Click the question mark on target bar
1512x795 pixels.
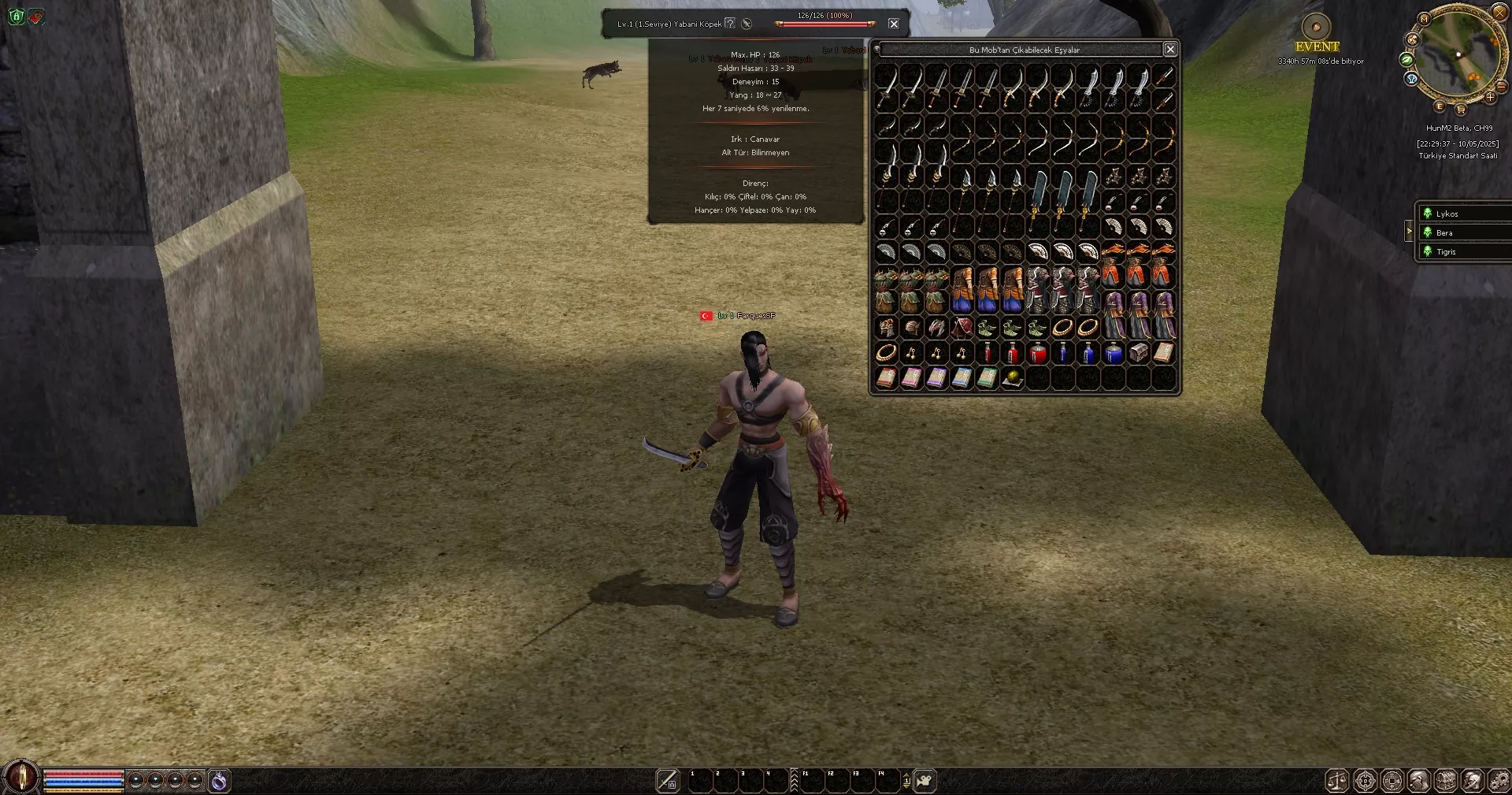tap(730, 24)
